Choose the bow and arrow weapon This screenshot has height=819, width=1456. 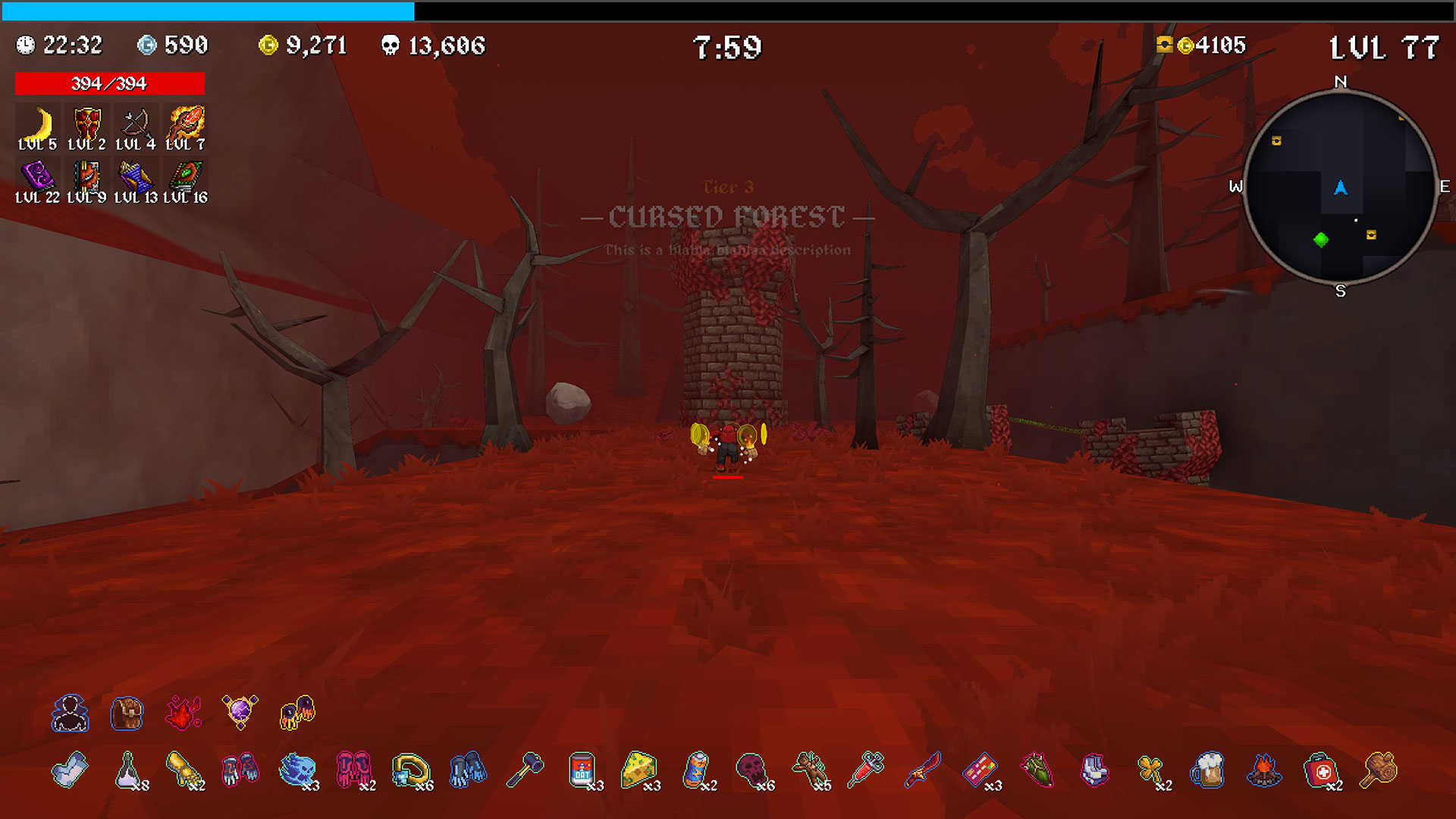[136, 124]
